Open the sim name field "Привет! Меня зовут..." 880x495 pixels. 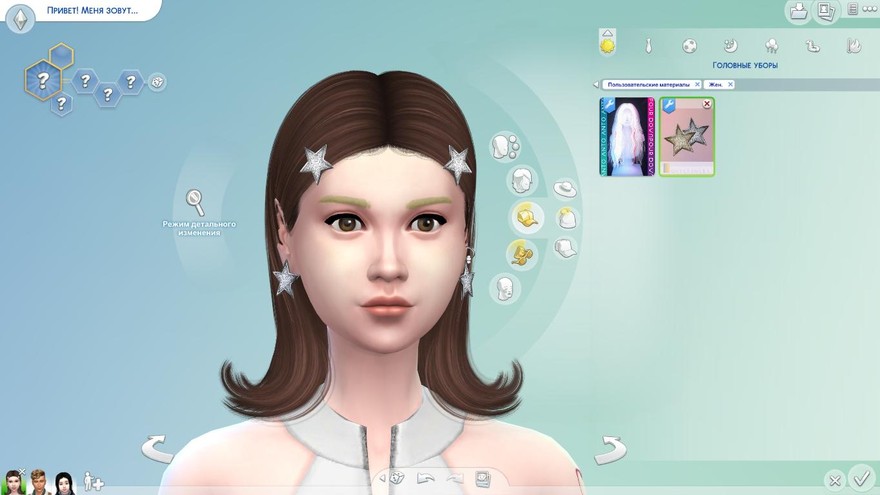(90, 11)
